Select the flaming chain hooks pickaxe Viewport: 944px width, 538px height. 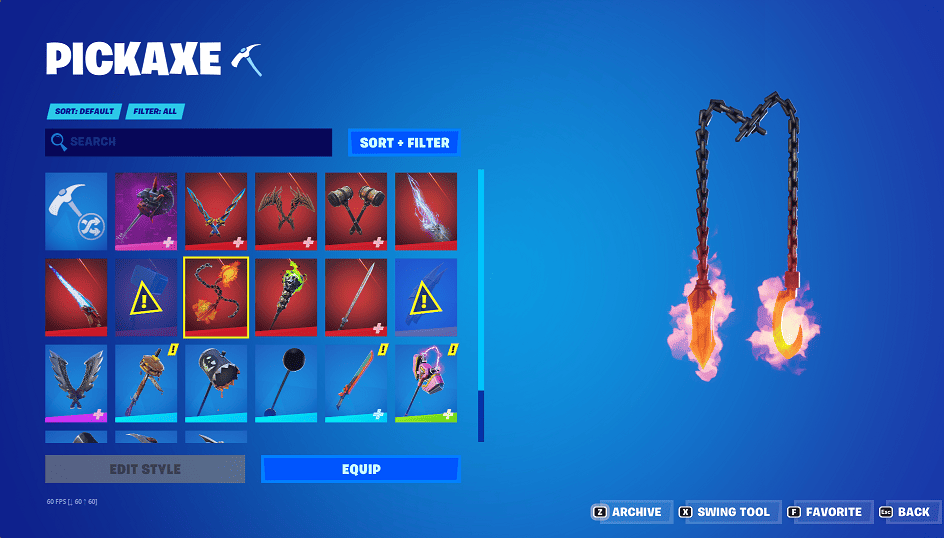point(216,297)
